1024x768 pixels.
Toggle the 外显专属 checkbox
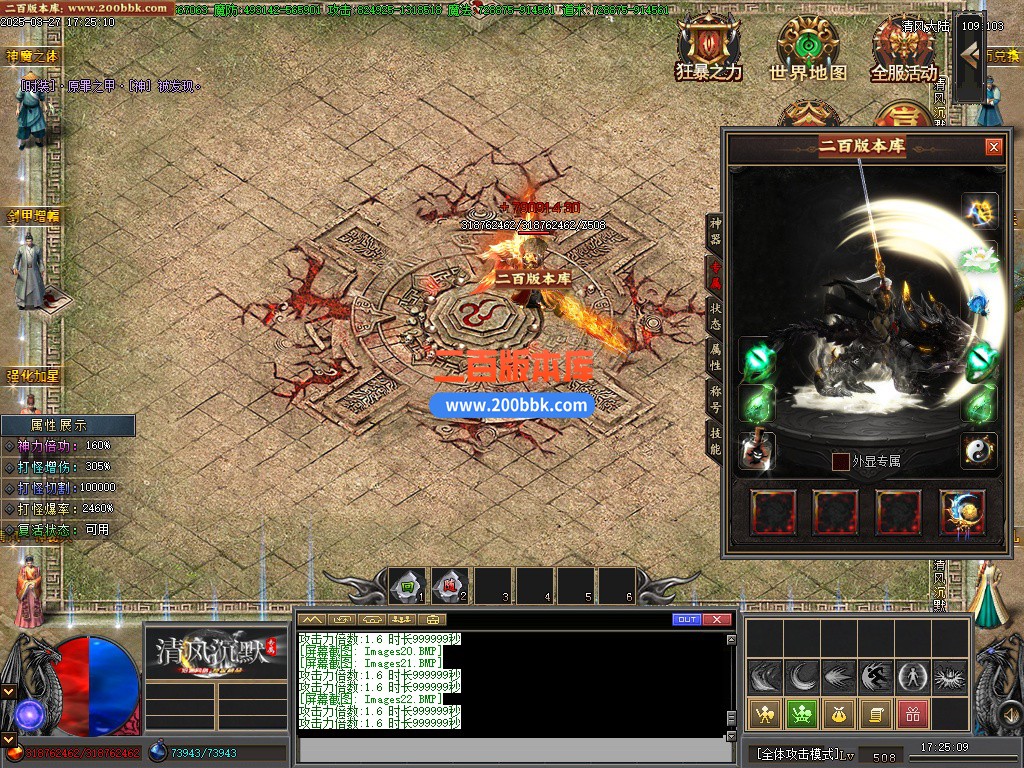coord(841,461)
